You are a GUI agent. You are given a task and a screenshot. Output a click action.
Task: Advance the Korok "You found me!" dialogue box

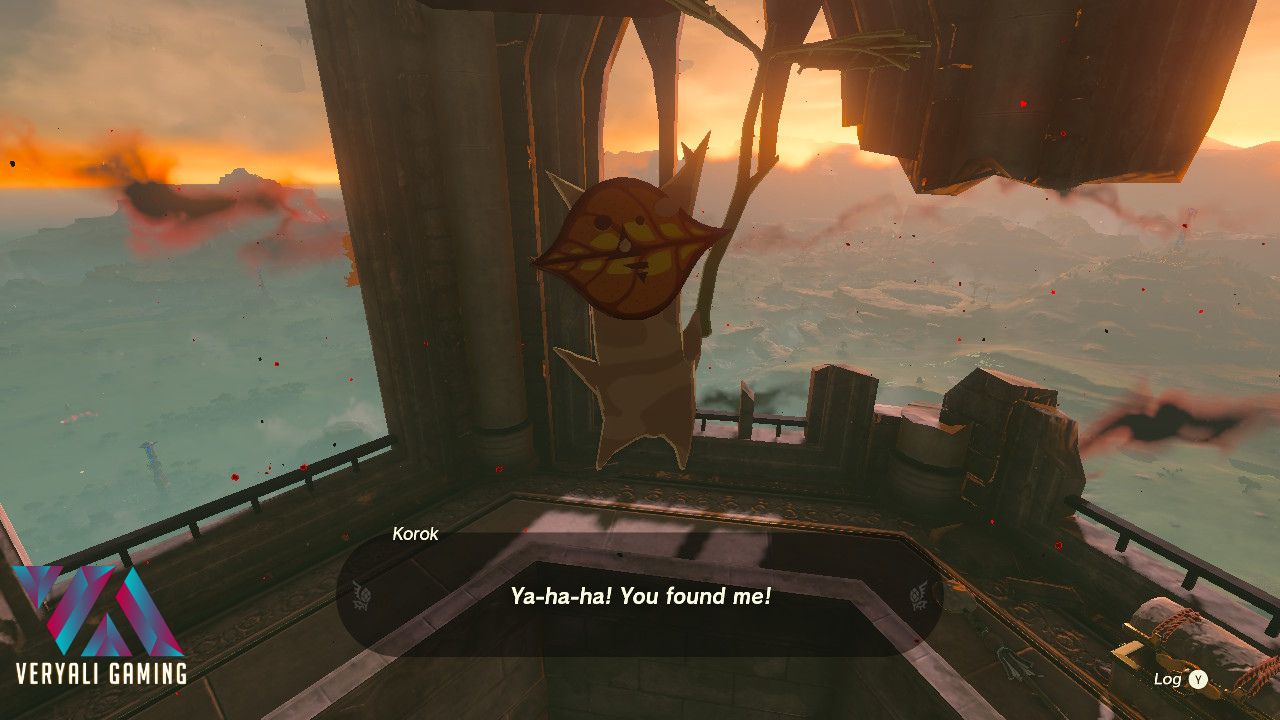640,596
